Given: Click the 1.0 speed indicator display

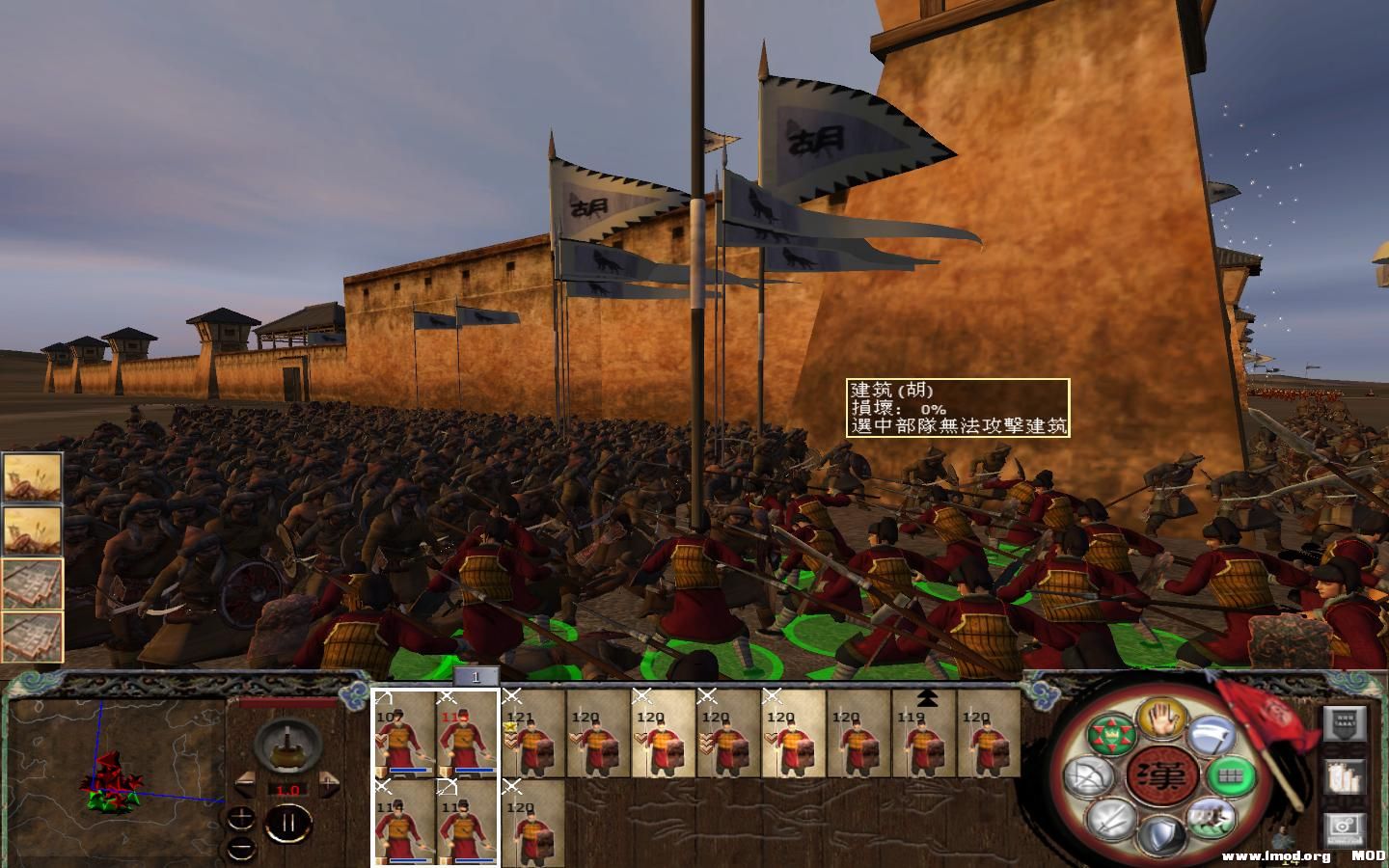Looking at the screenshot, I should tap(288, 789).
